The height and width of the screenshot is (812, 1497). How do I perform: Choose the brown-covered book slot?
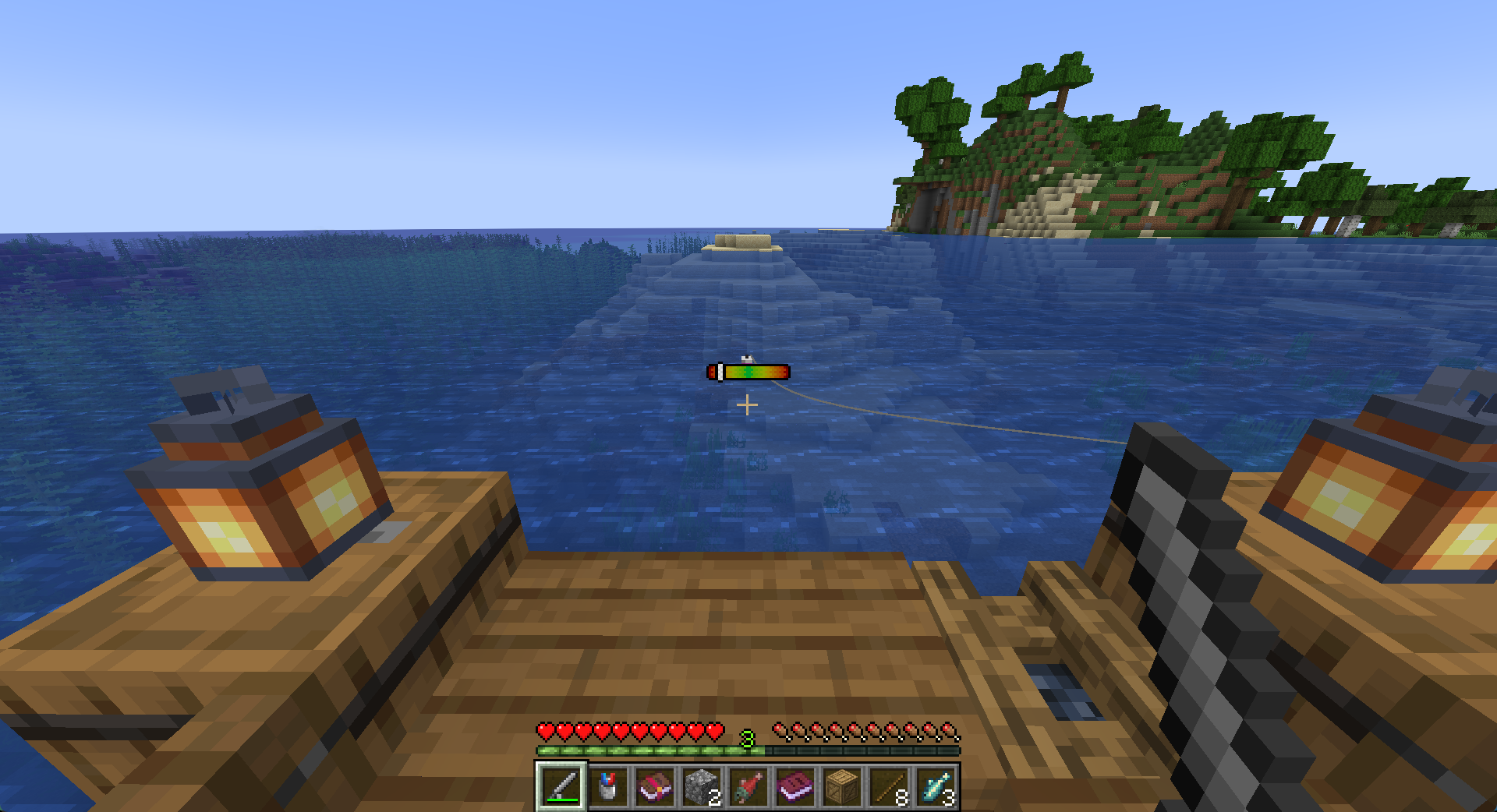point(655,786)
